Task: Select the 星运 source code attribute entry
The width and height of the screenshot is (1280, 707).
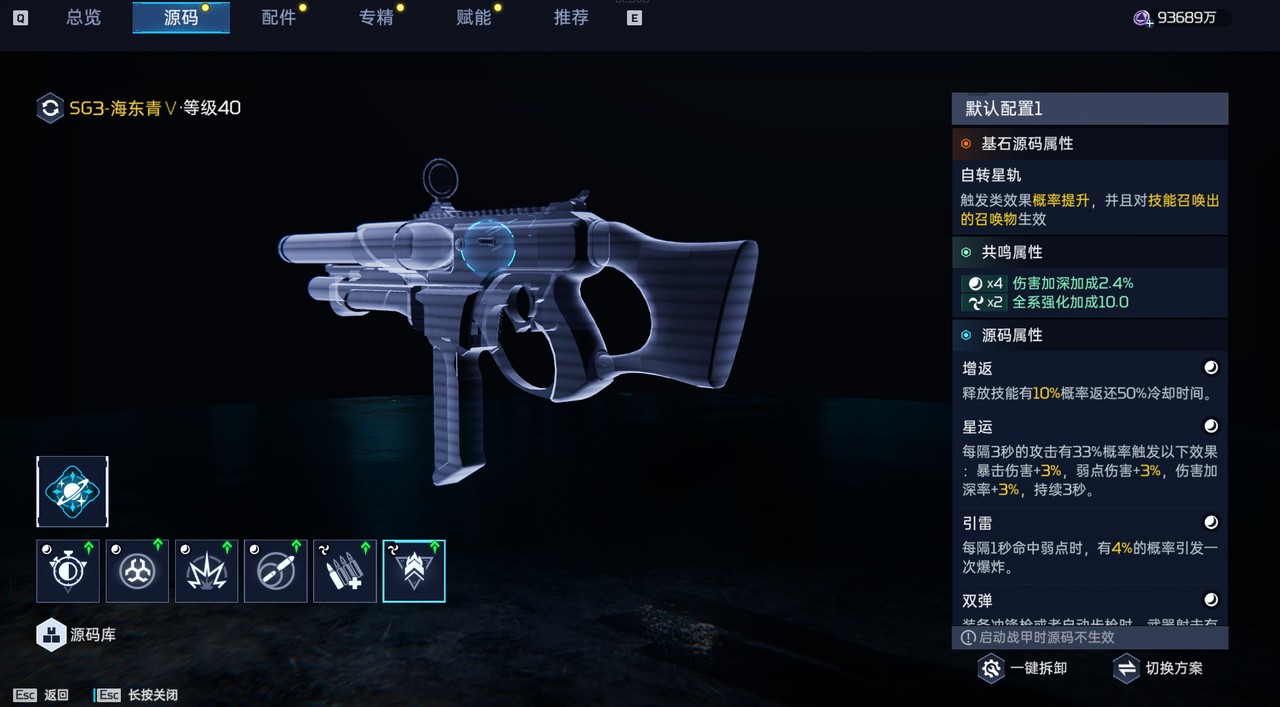Action: [x=1089, y=457]
